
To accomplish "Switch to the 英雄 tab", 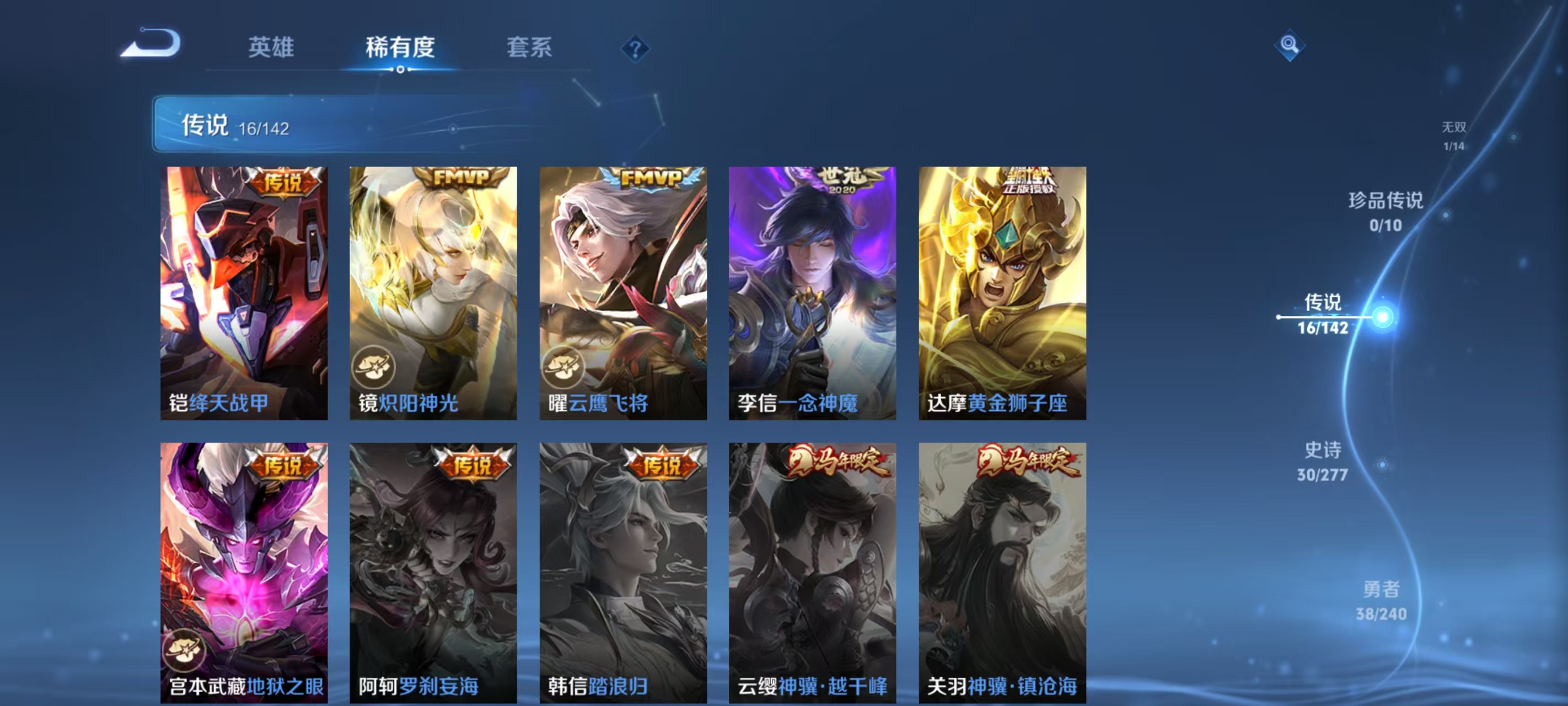I will point(271,47).
